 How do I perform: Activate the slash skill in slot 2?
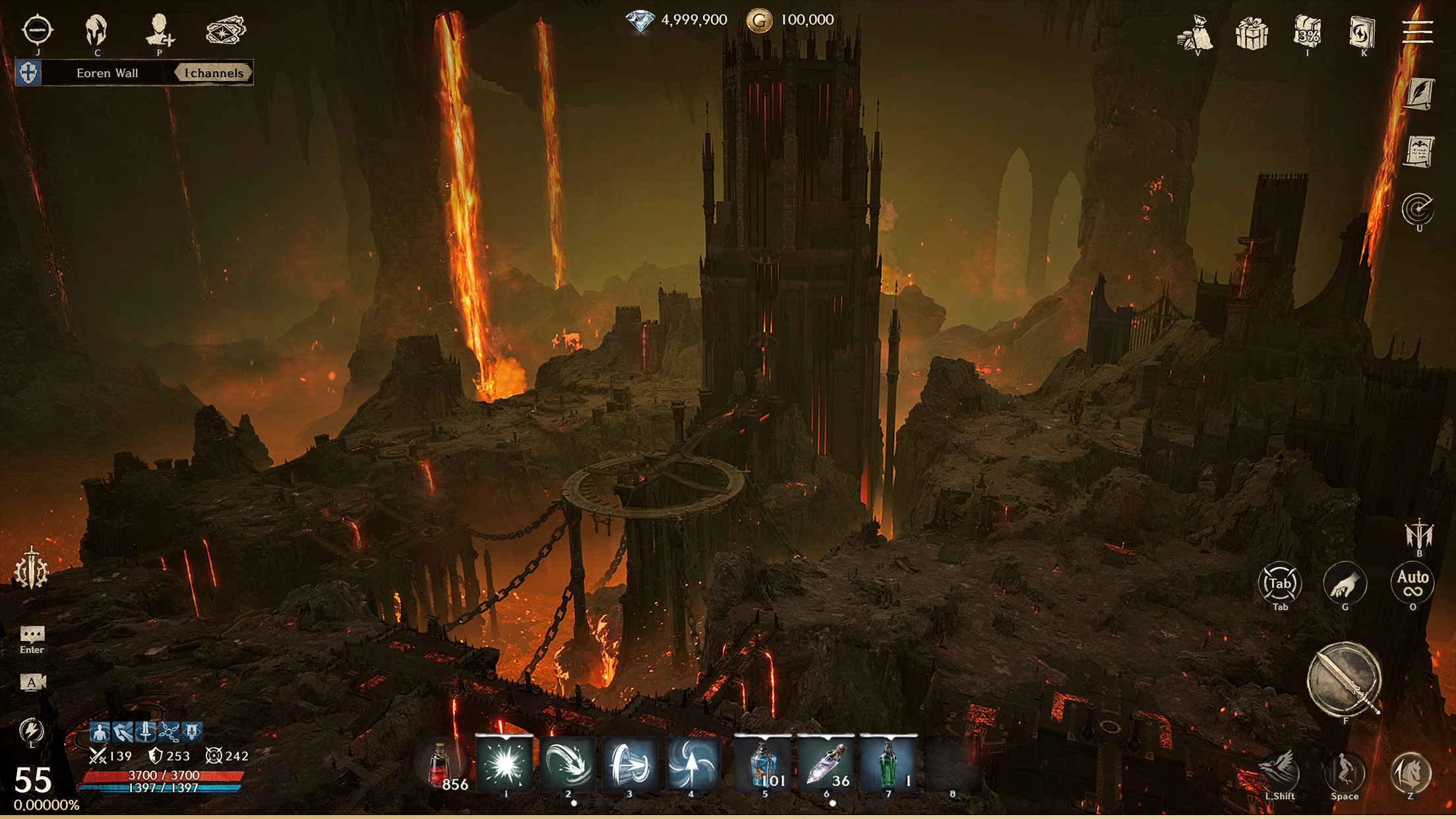pos(567,764)
